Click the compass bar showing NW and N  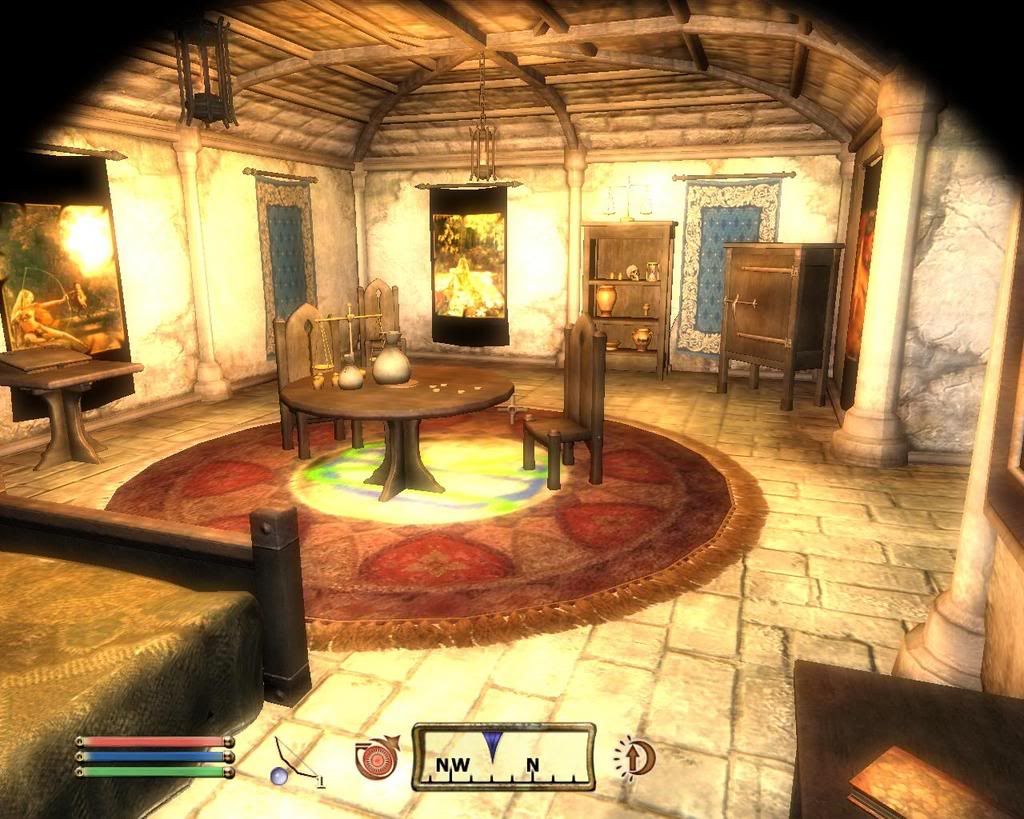[x=503, y=757]
